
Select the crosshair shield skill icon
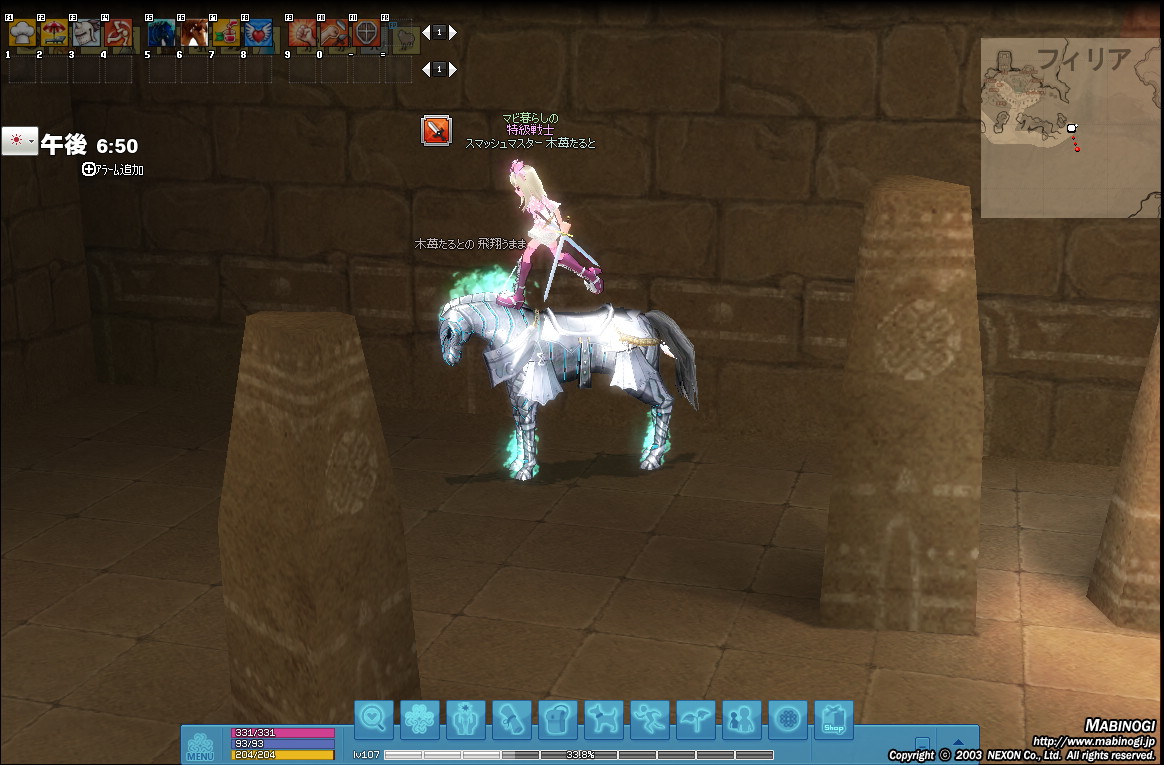coord(367,34)
